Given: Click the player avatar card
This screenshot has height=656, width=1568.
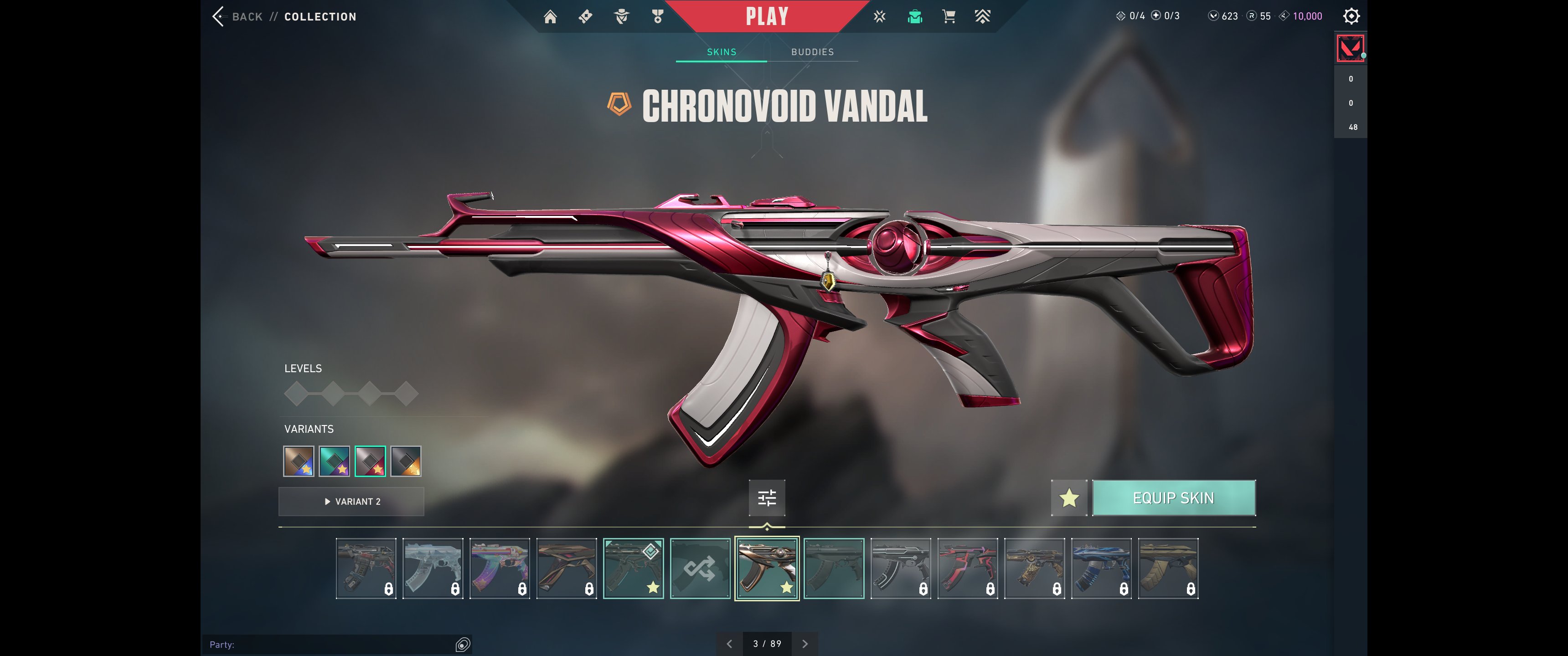Looking at the screenshot, I should pos(1350,48).
